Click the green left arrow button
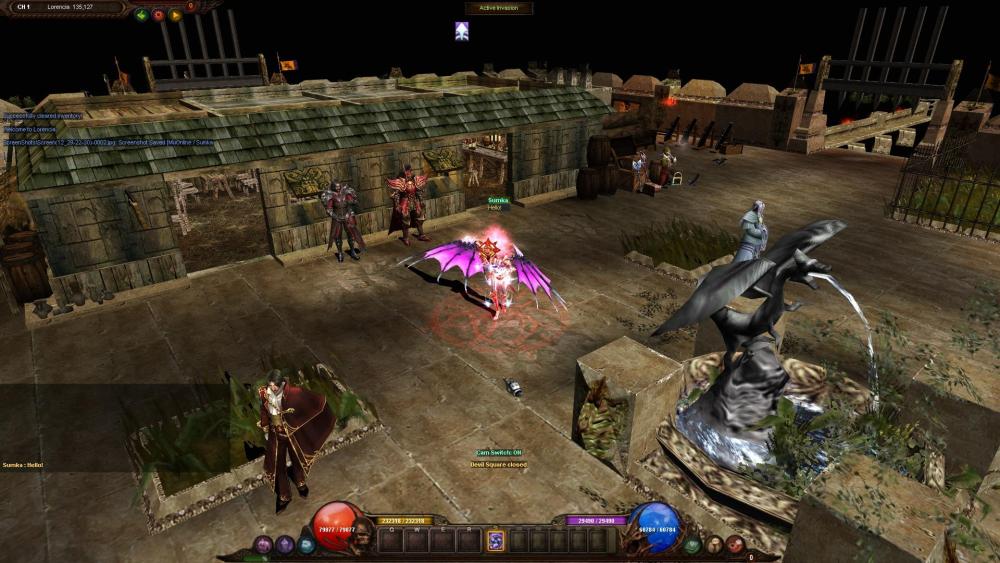 (x=141, y=15)
